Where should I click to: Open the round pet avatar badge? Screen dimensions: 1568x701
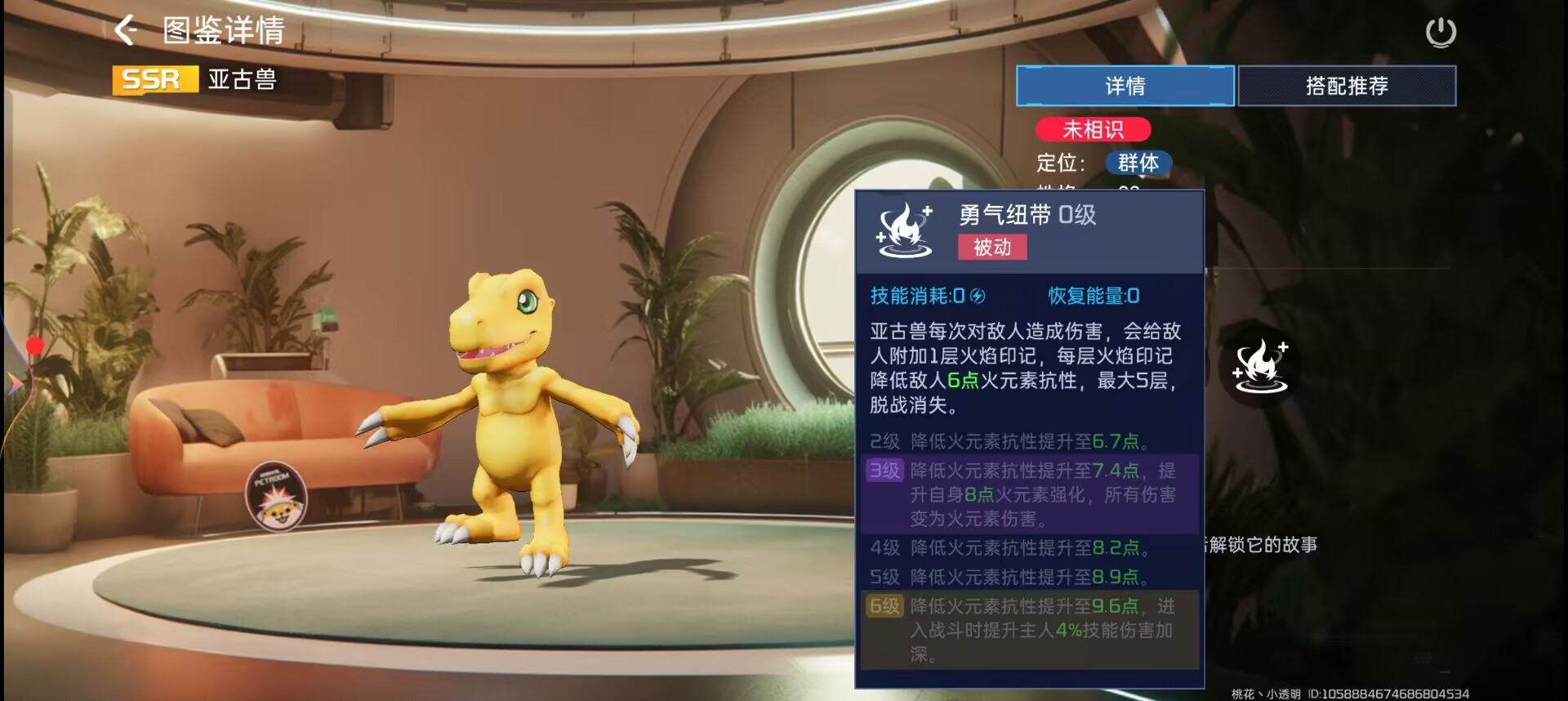276,496
